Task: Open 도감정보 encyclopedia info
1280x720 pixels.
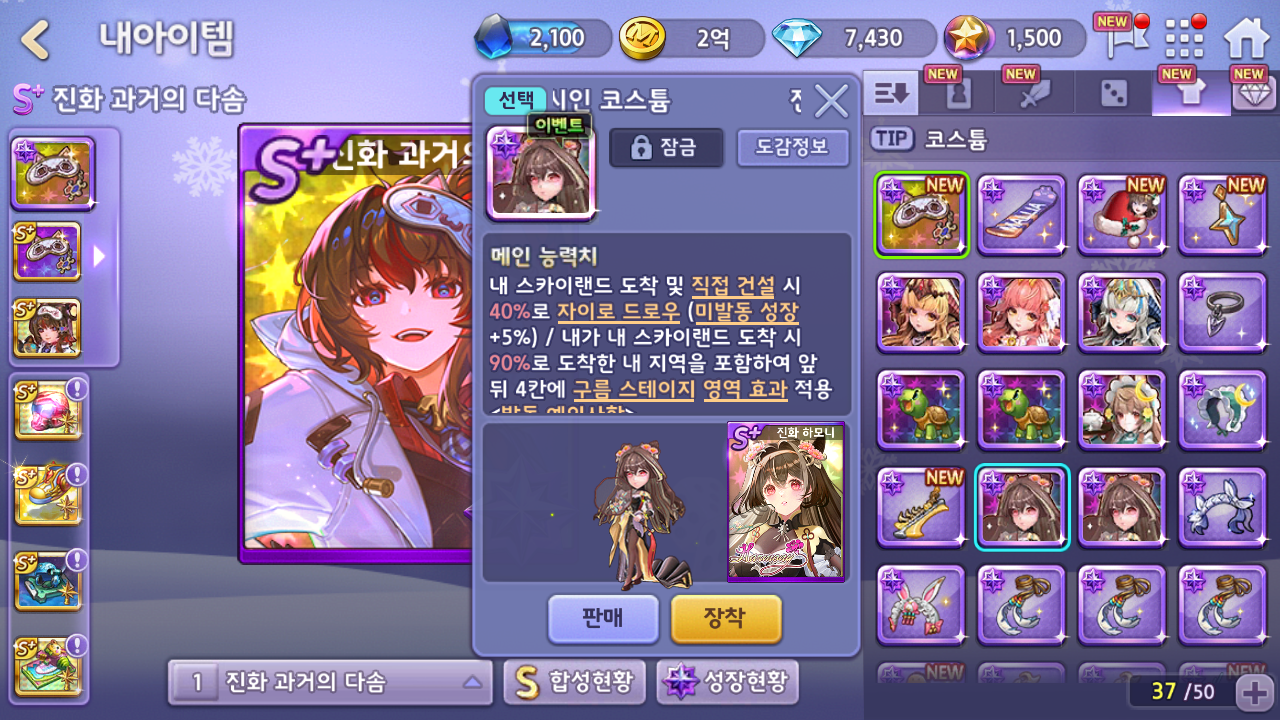Action: click(x=792, y=148)
